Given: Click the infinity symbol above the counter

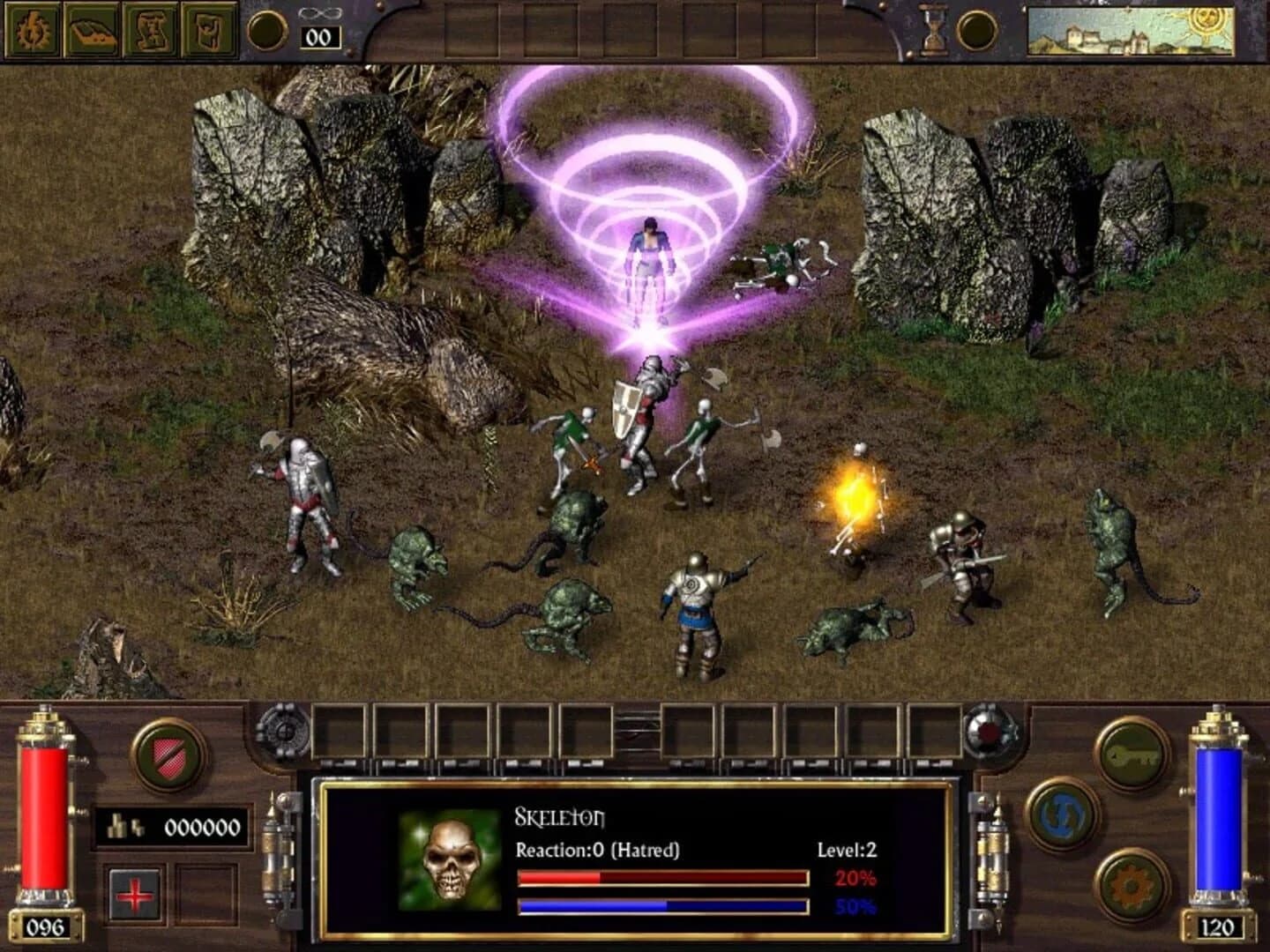Looking at the screenshot, I should pyautogui.click(x=319, y=12).
